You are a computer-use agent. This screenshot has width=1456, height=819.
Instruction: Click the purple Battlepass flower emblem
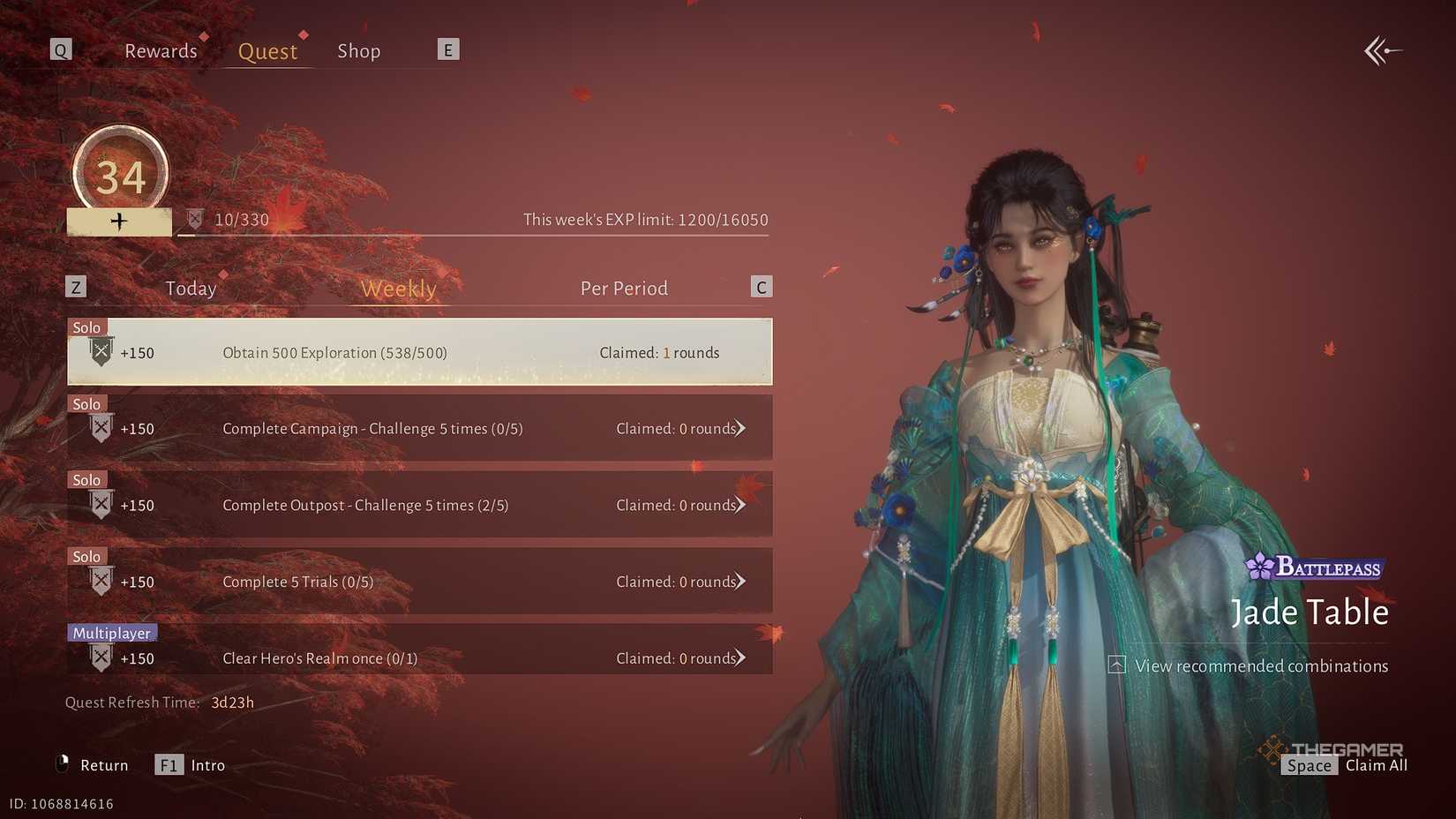pos(1260,567)
